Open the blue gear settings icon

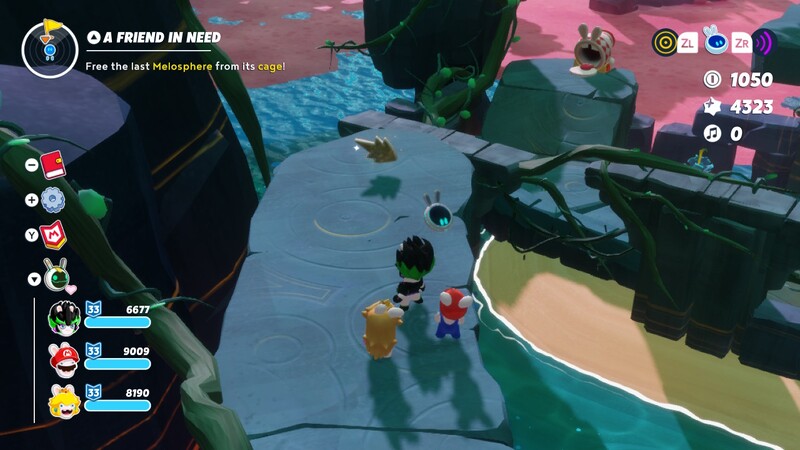point(54,199)
